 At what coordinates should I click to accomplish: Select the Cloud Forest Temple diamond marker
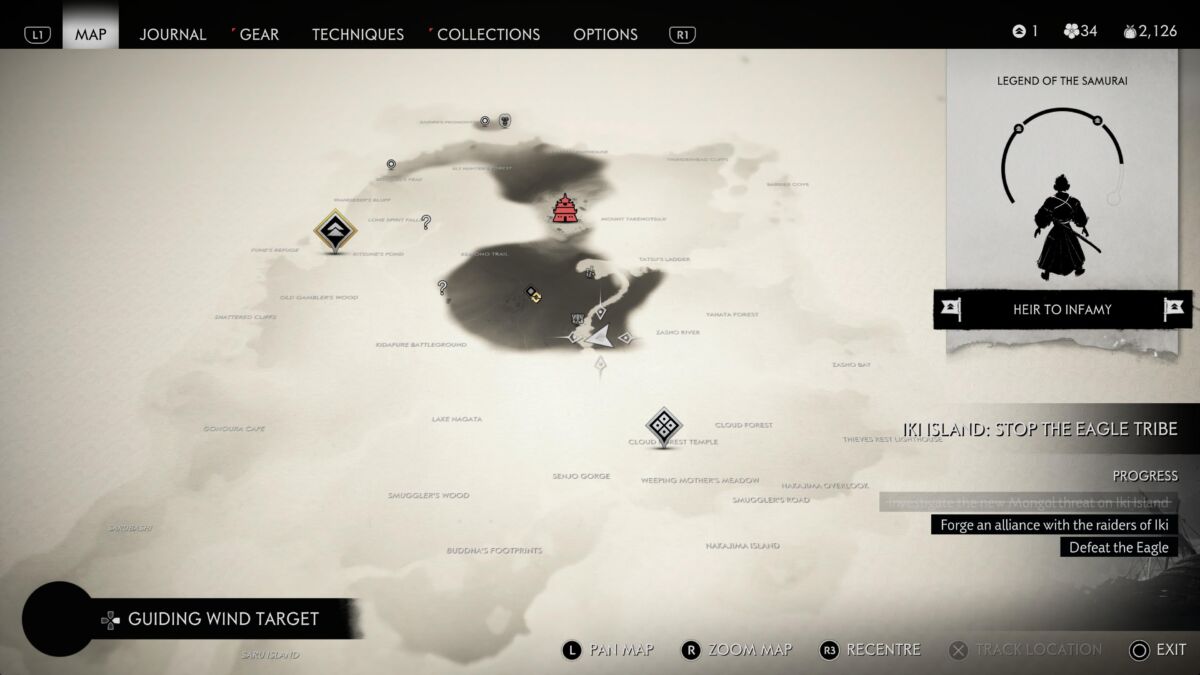tap(664, 426)
